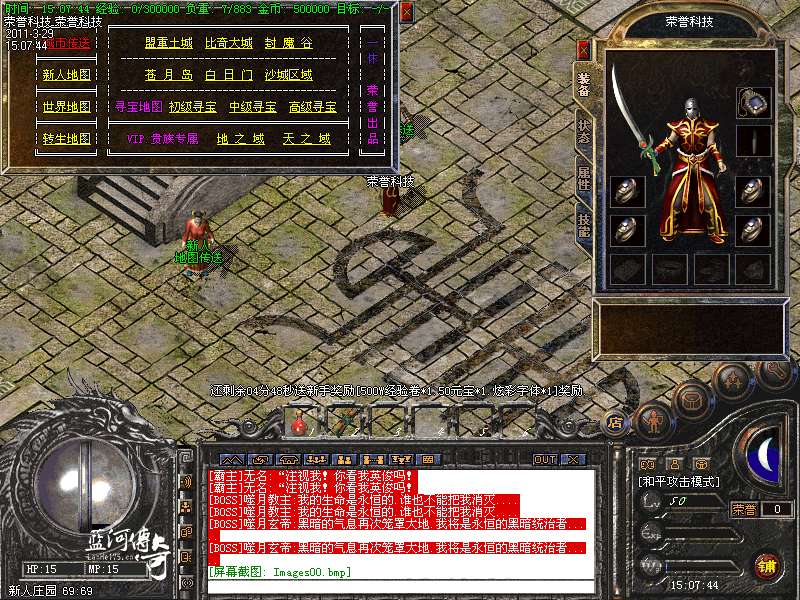Go to 封魔谷
The height and width of the screenshot is (600, 800).
[288, 44]
